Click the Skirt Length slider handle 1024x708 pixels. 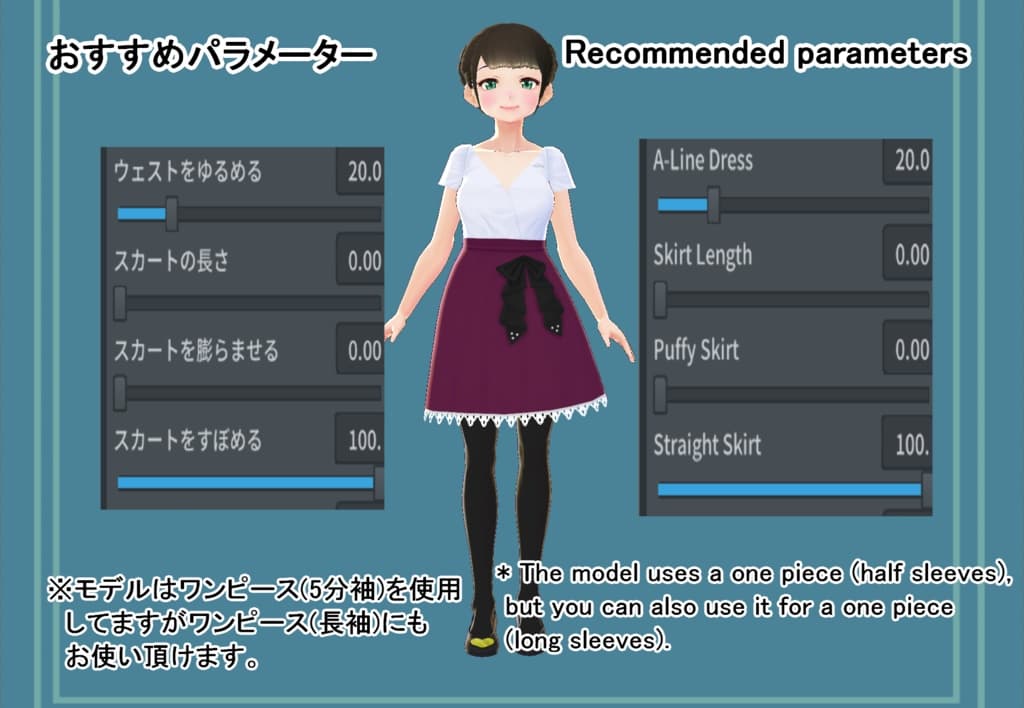pos(660,298)
